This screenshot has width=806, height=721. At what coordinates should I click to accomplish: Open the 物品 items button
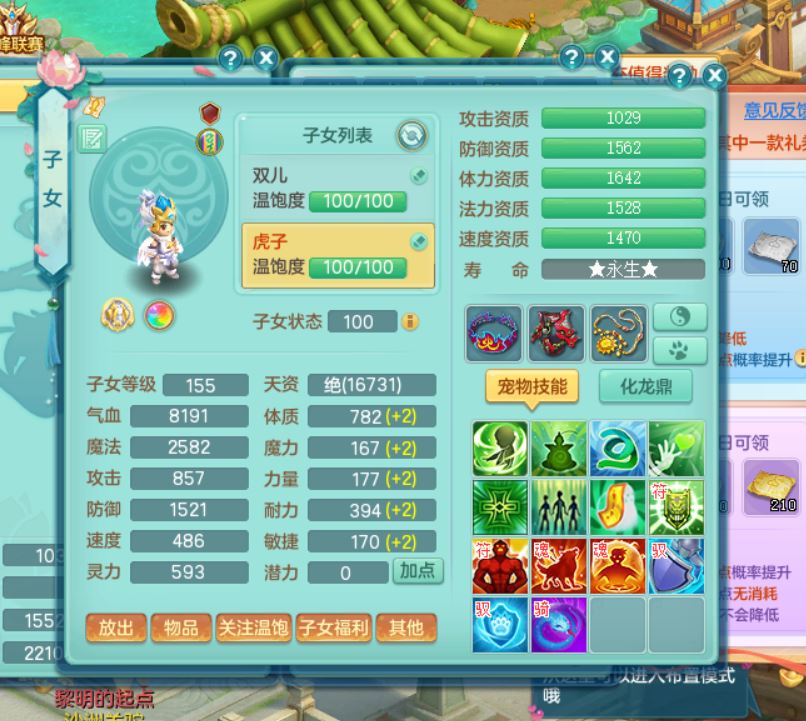tap(181, 628)
